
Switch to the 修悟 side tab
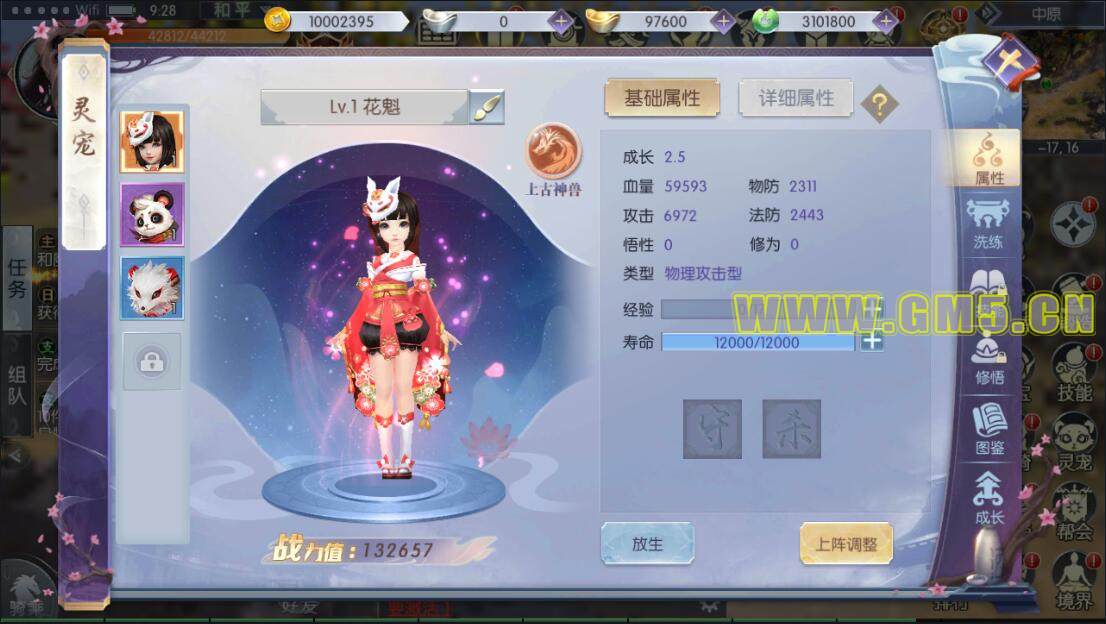tap(988, 362)
